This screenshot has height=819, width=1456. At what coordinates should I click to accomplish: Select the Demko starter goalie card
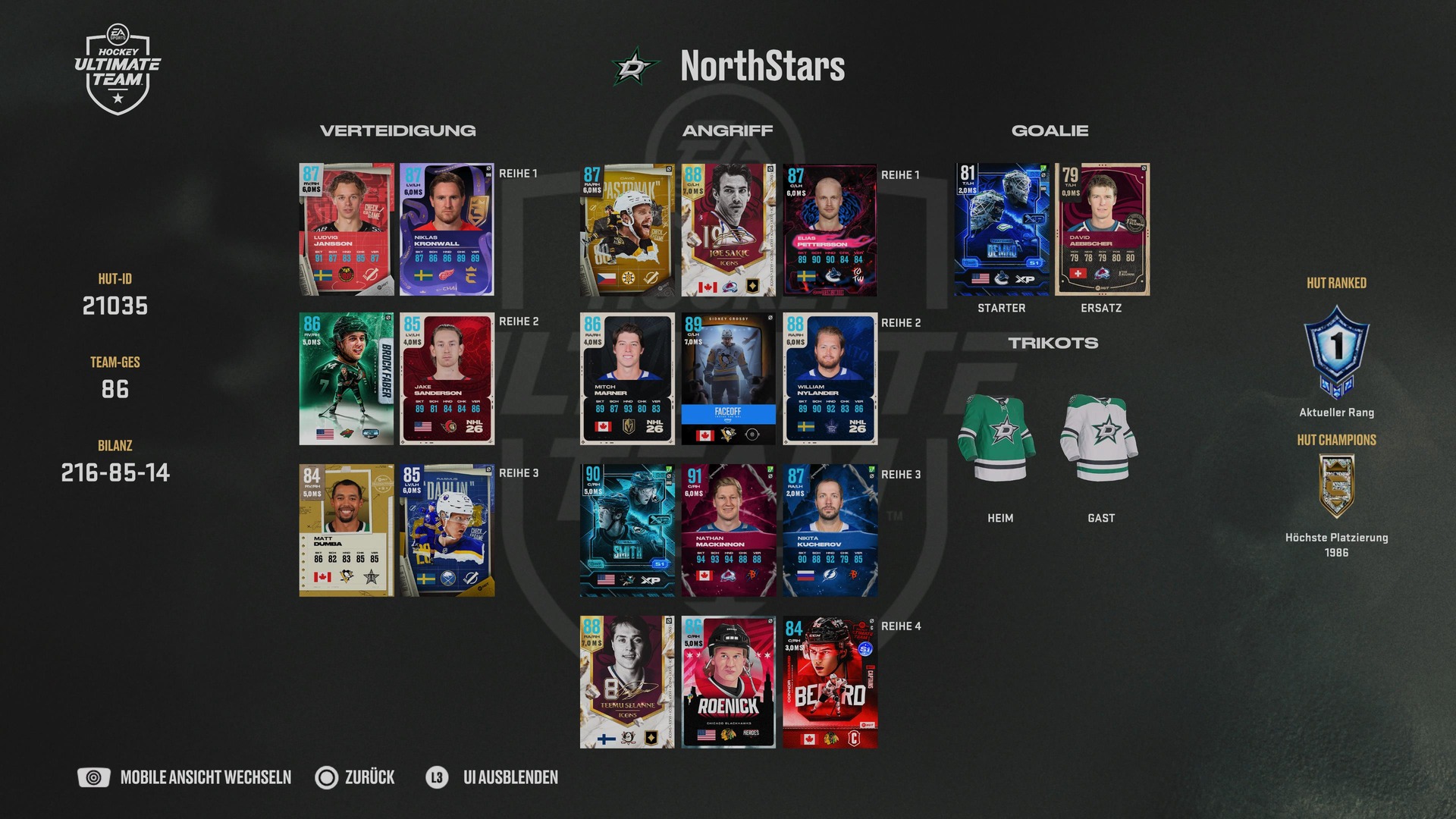click(x=1002, y=229)
